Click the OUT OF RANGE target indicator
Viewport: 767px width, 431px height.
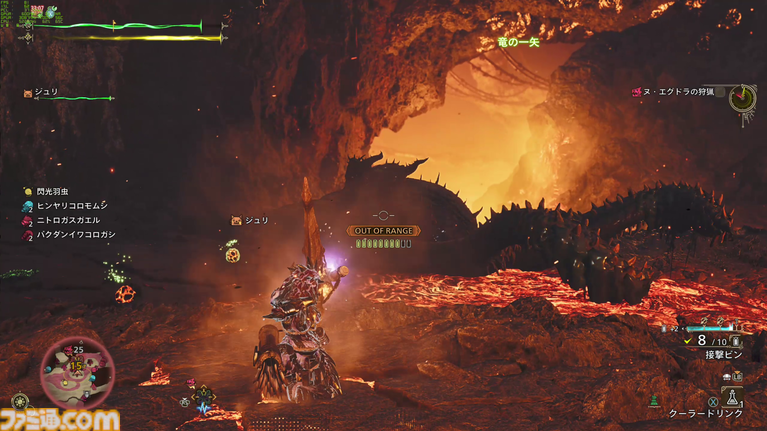click(x=383, y=231)
